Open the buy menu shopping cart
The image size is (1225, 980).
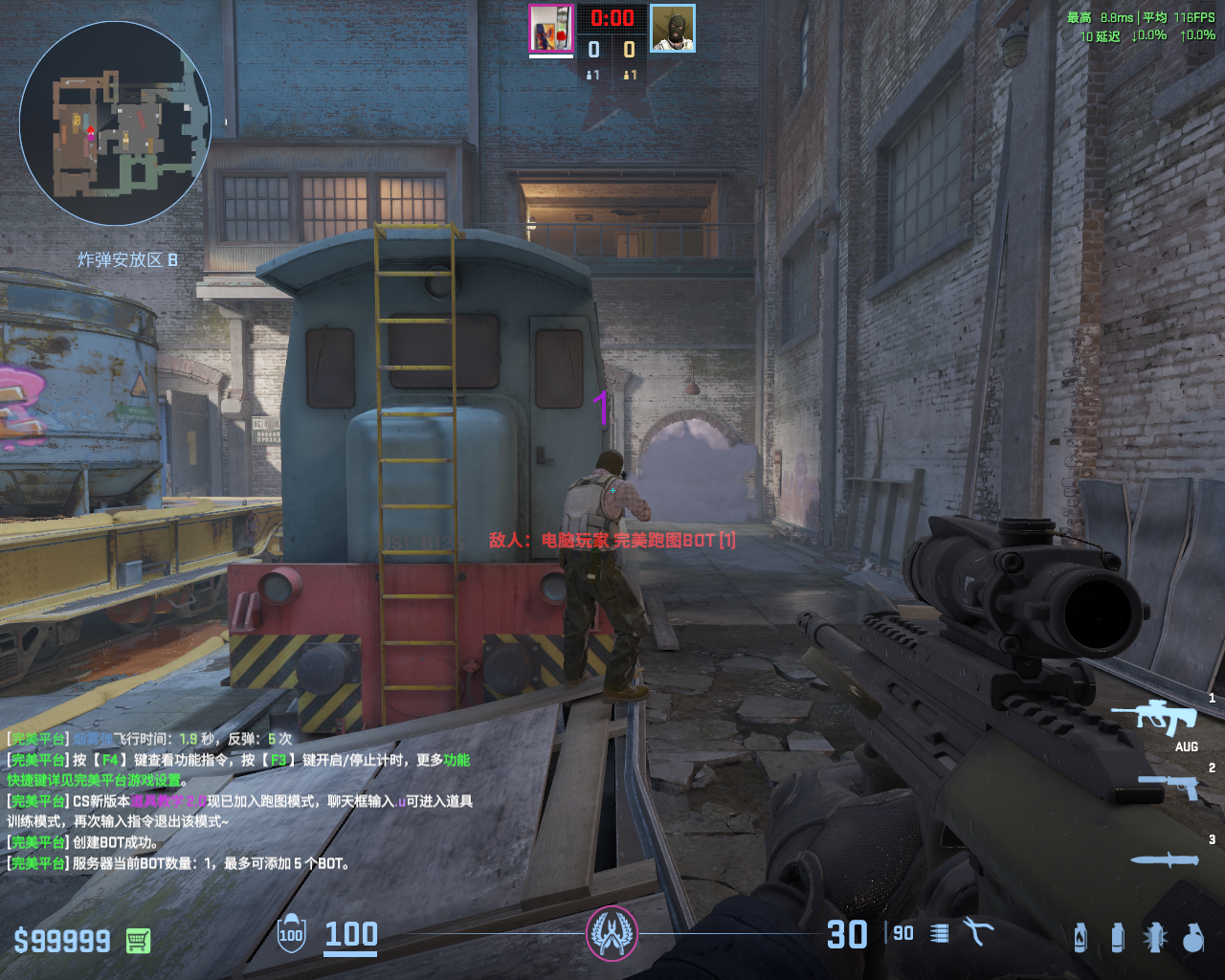(138, 941)
